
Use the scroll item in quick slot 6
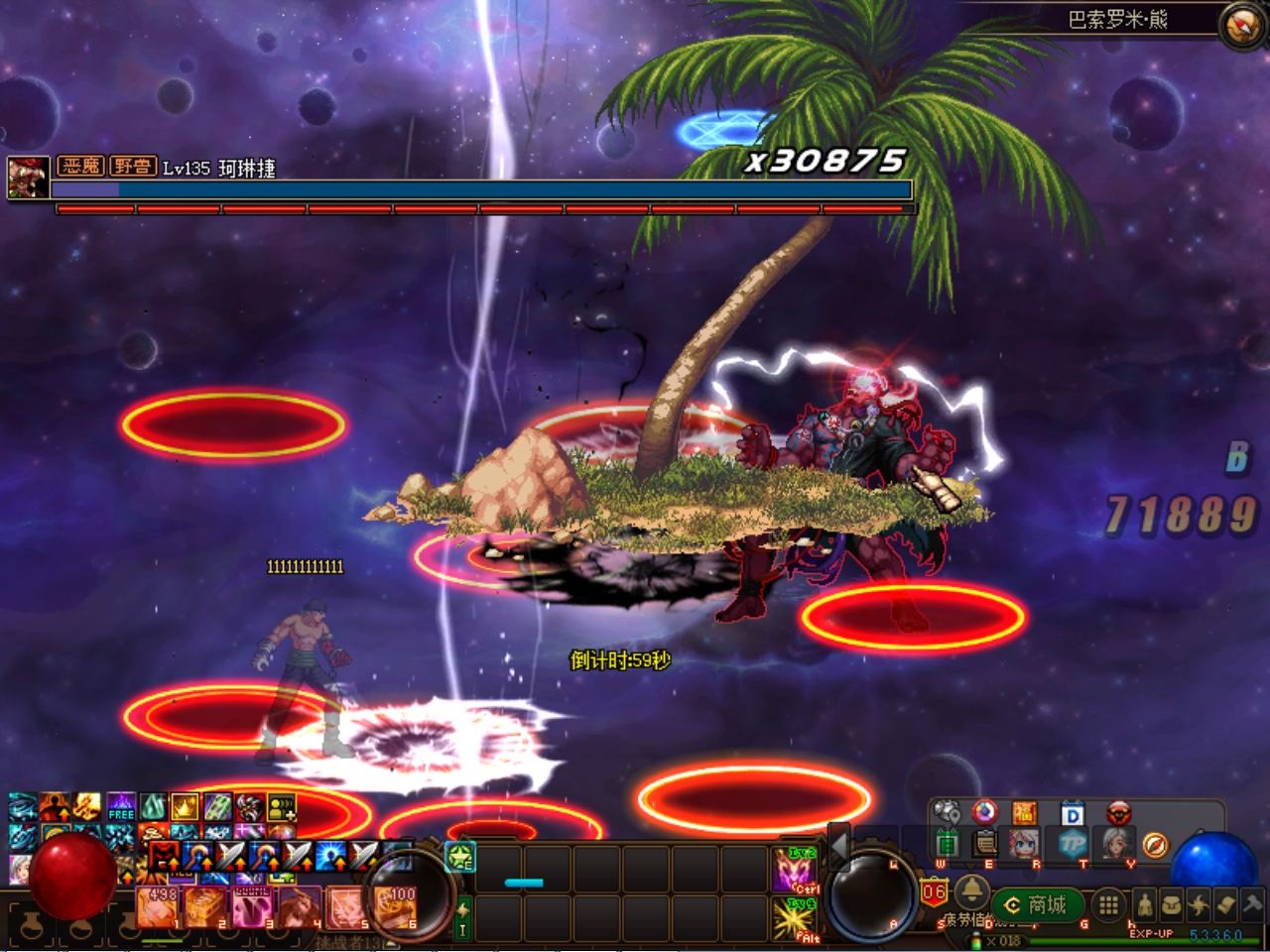[396, 906]
